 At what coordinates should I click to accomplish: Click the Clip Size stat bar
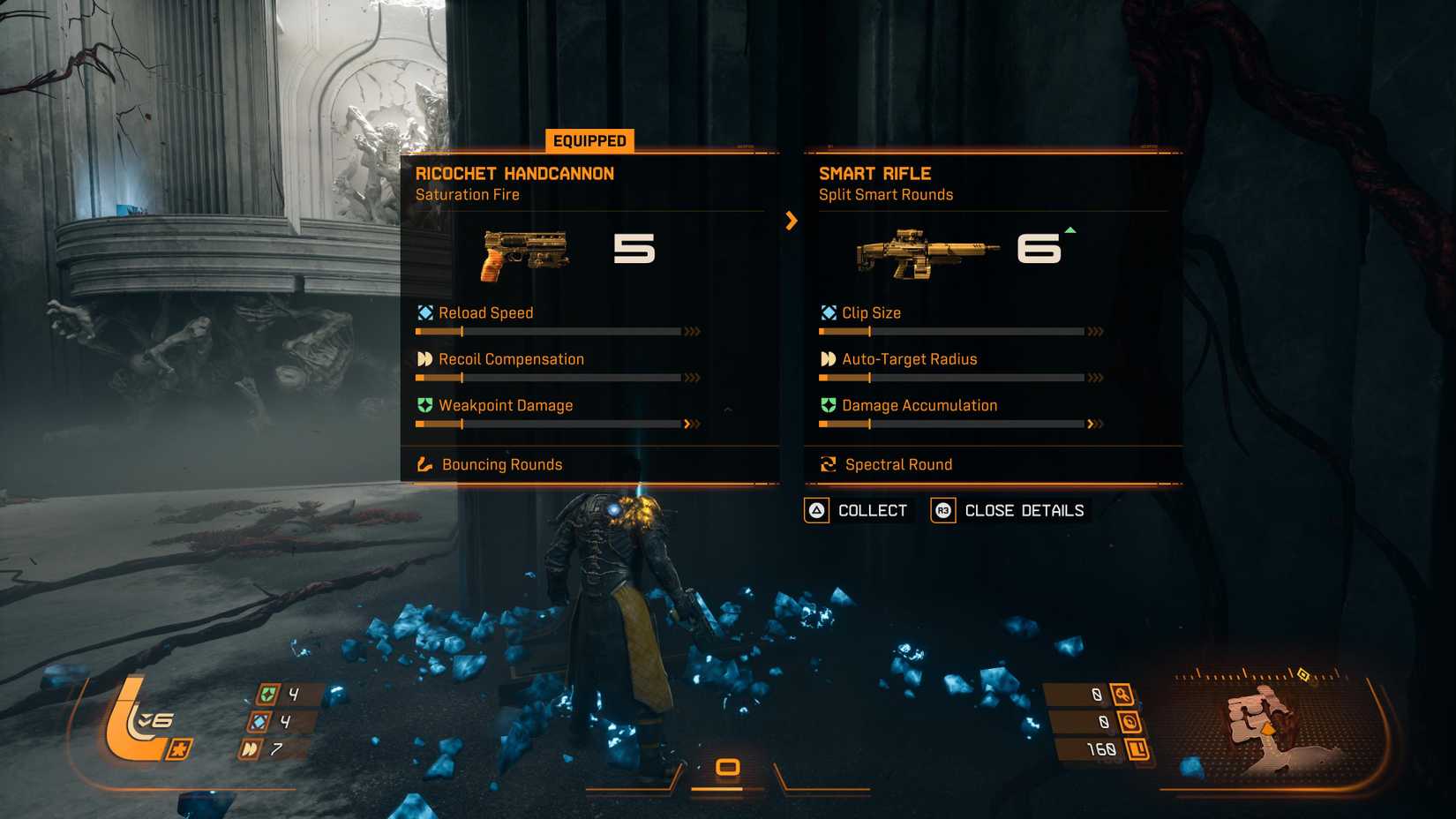(x=951, y=332)
